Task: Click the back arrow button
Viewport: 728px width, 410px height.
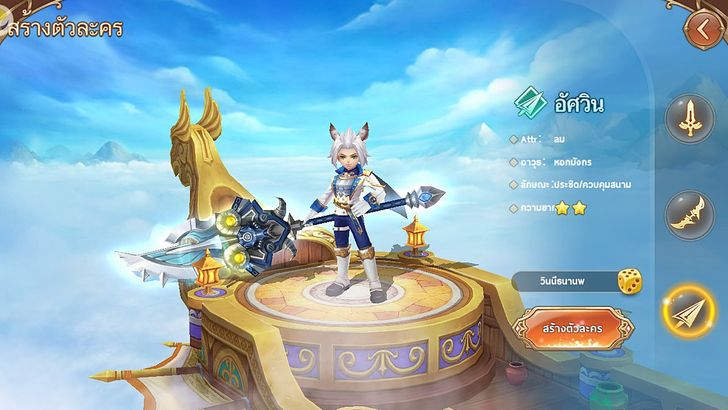Action: (x=699, y=29)
